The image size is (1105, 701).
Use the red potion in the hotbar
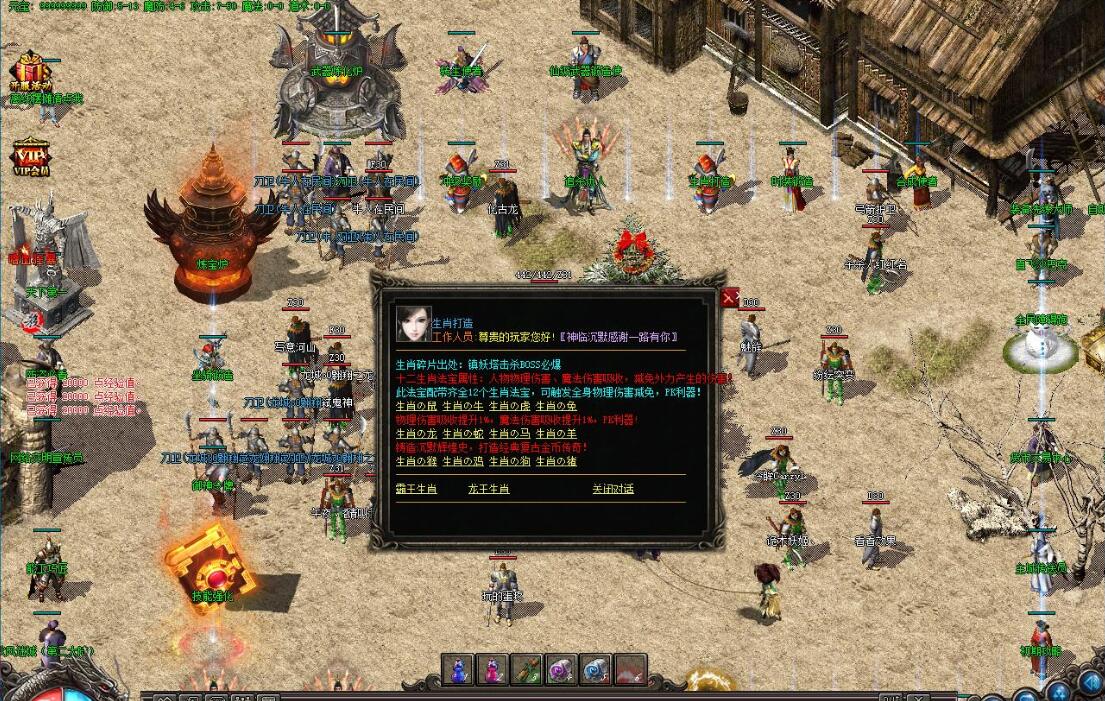pos(492,670)
